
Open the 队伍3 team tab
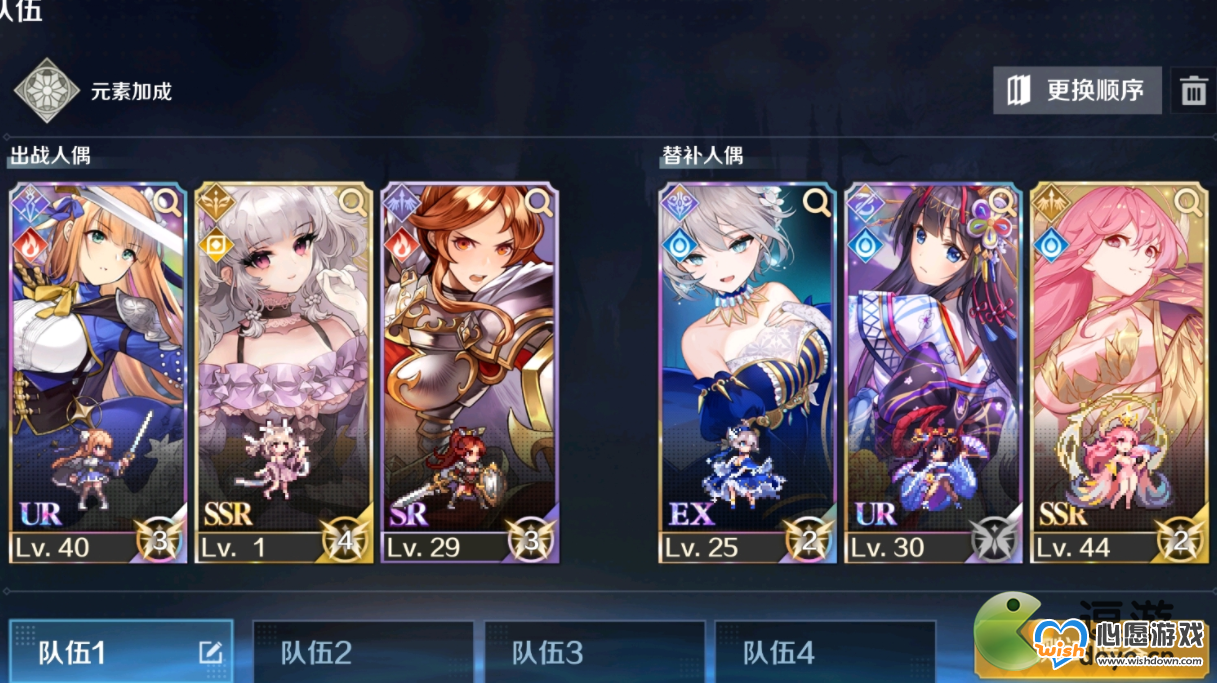pos(594,653)
